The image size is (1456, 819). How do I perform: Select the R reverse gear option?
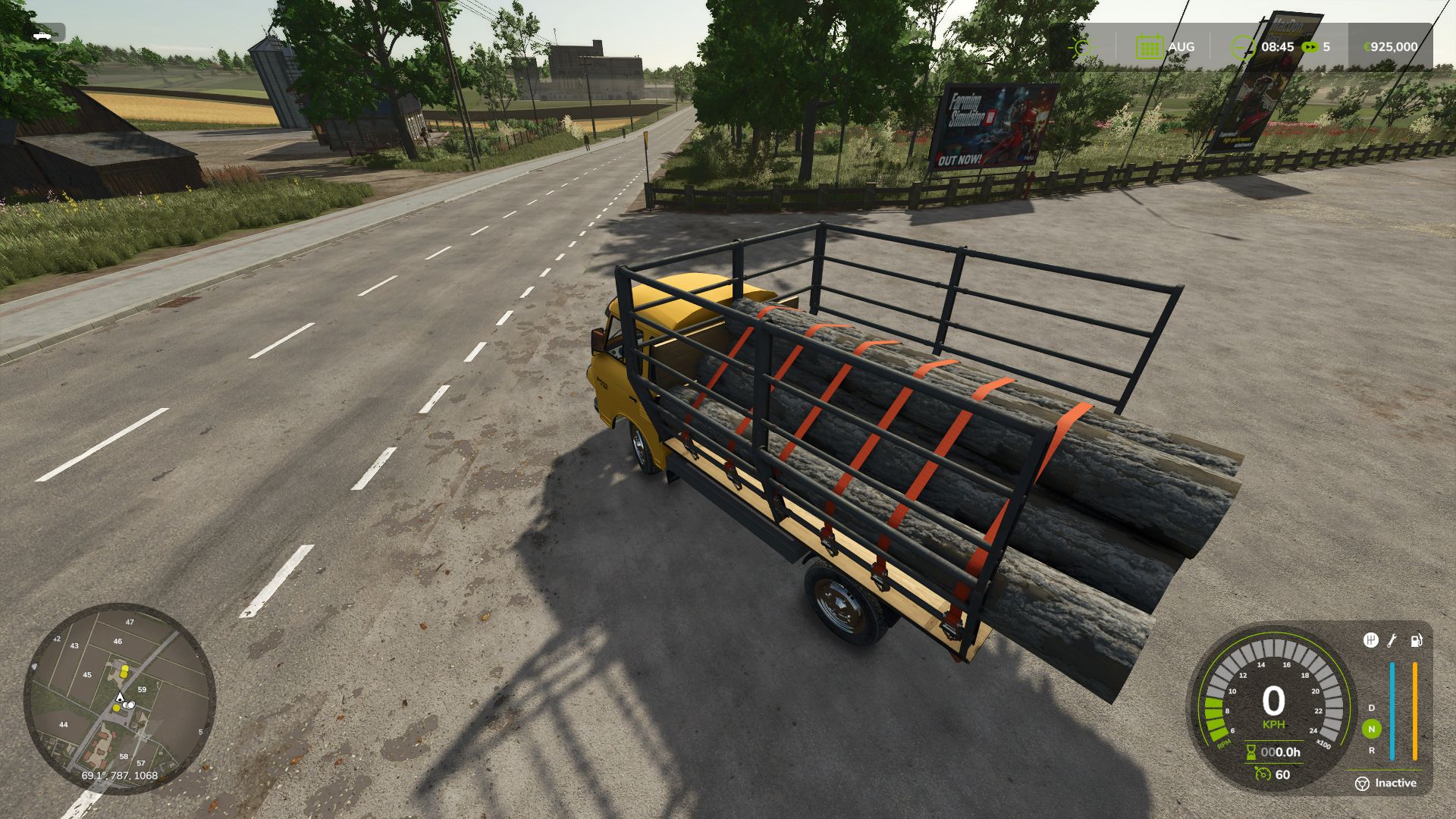[1371, 751]
